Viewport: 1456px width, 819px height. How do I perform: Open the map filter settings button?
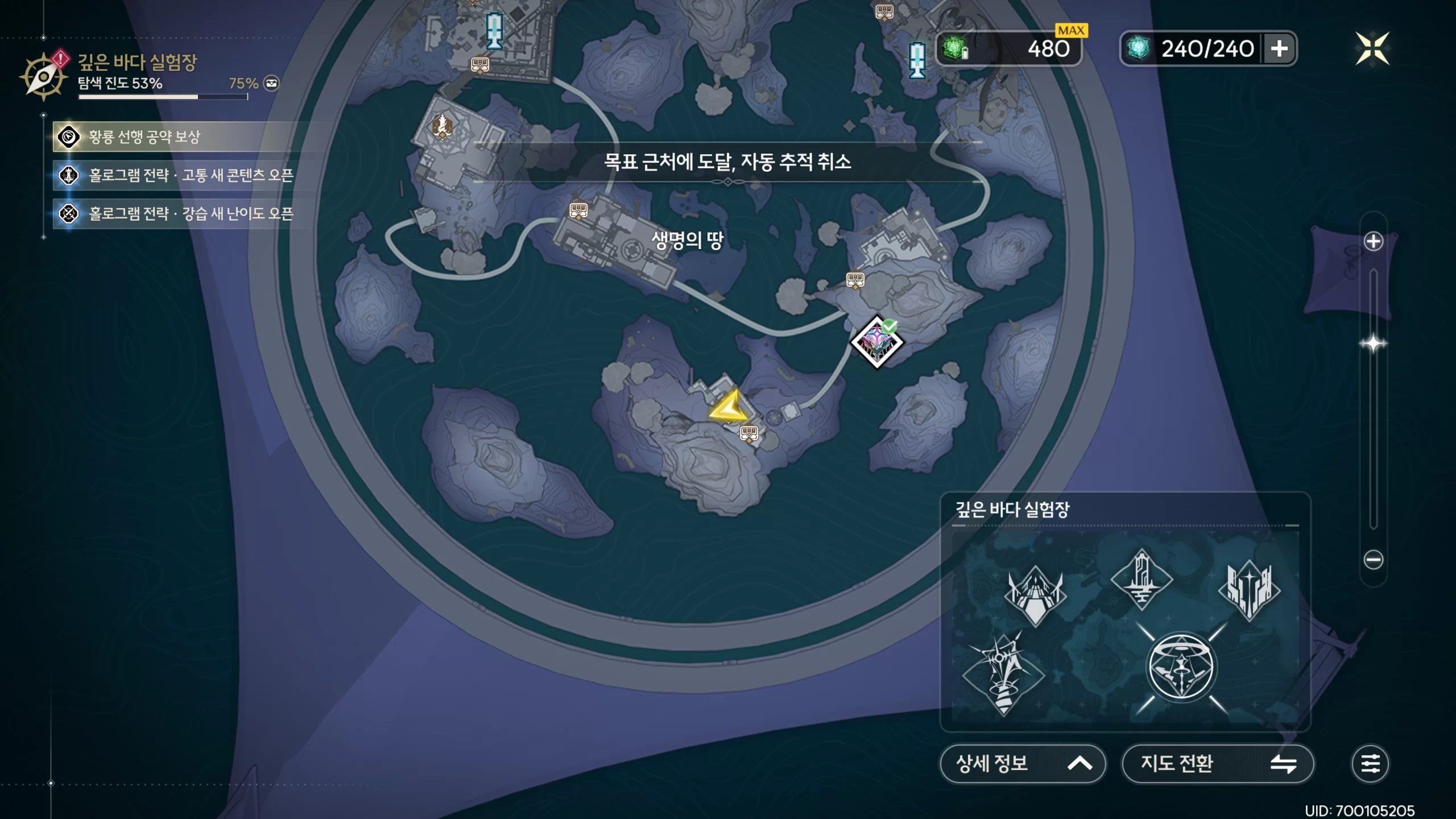tap(1370, 763)
